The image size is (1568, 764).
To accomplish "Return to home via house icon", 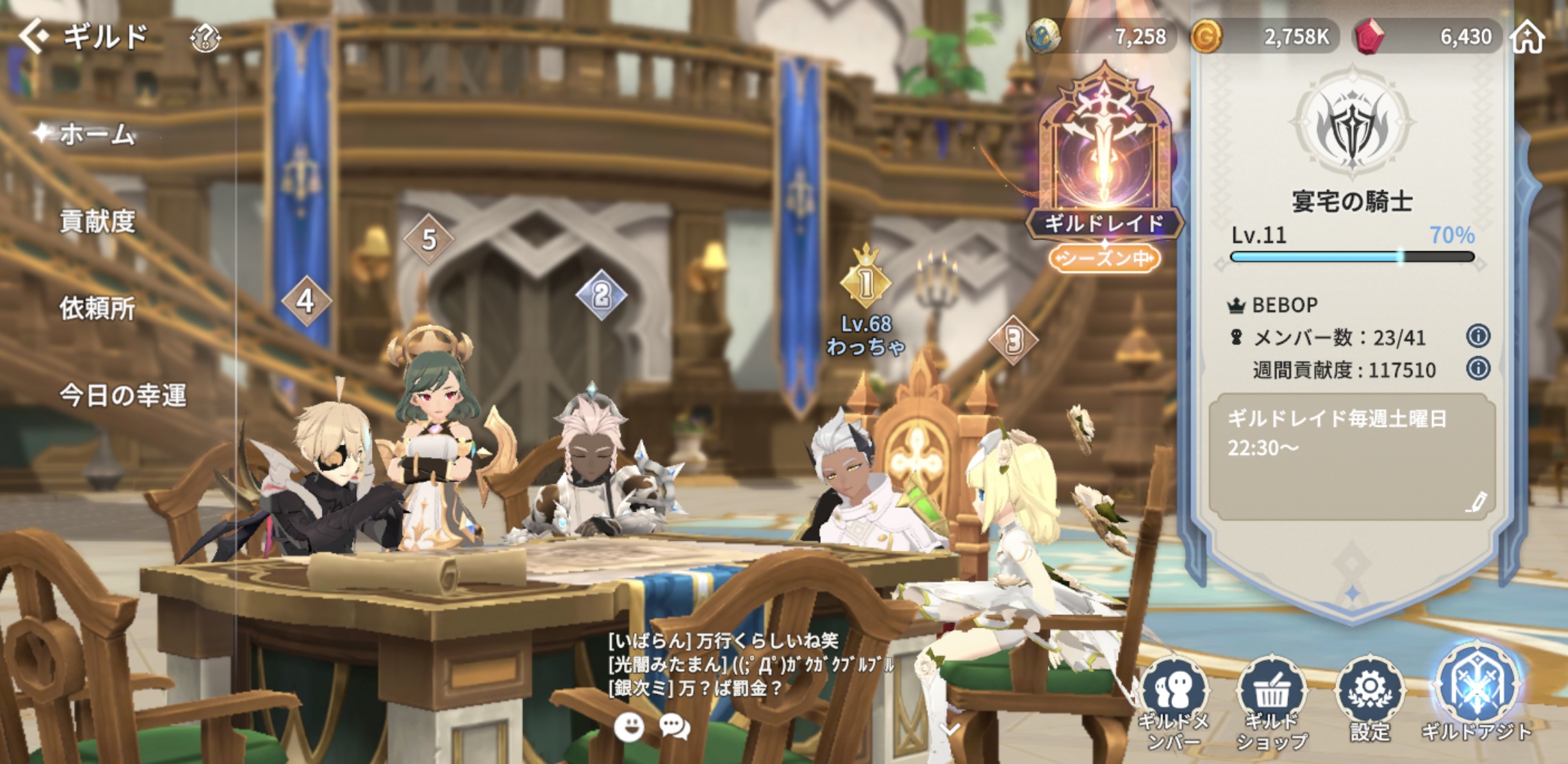I will point(1527,36).
